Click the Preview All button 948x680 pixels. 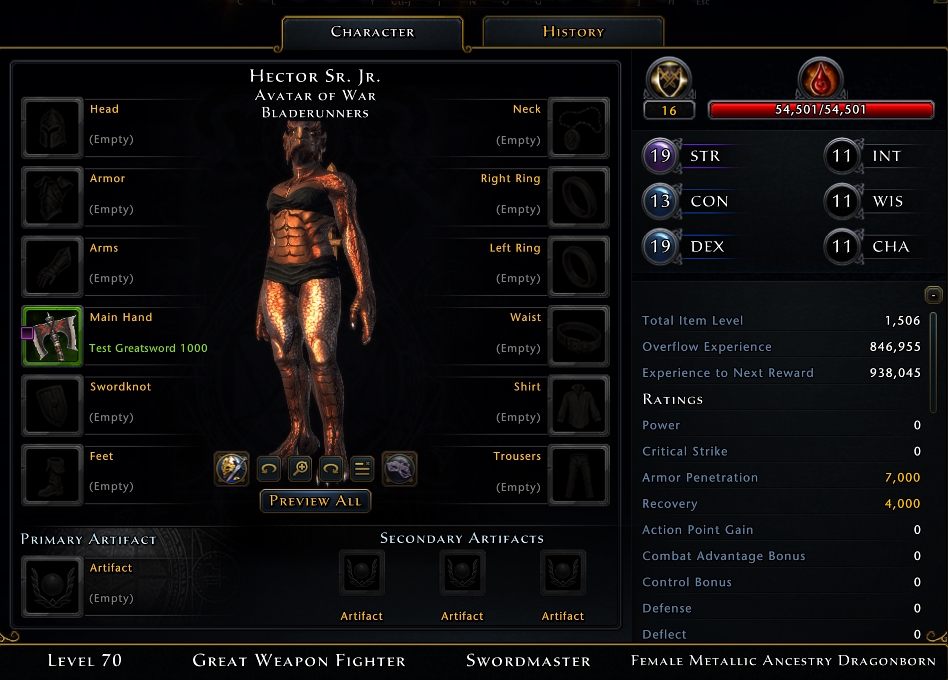pos(315,501)
